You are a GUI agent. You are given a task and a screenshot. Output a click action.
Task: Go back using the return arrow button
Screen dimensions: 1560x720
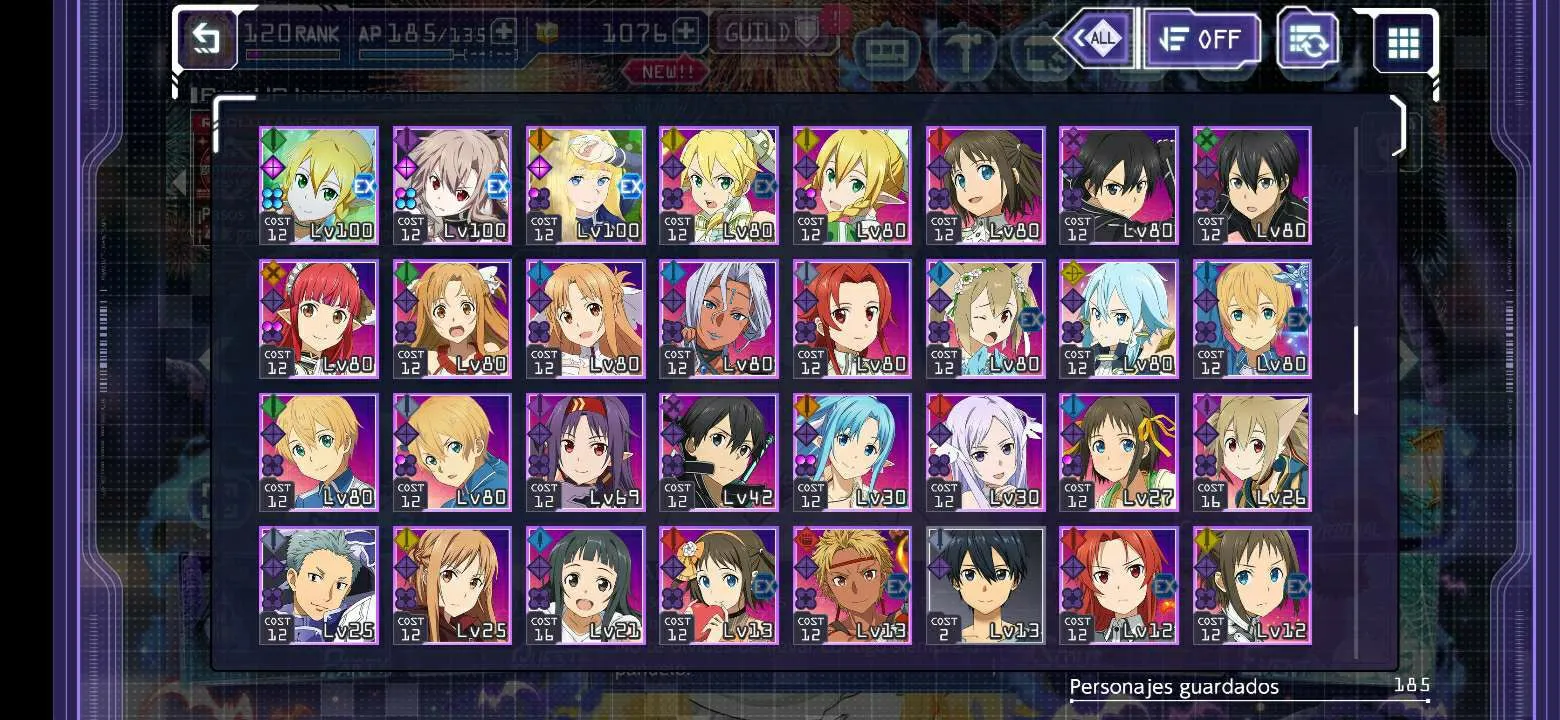click(x=207, y=39)
